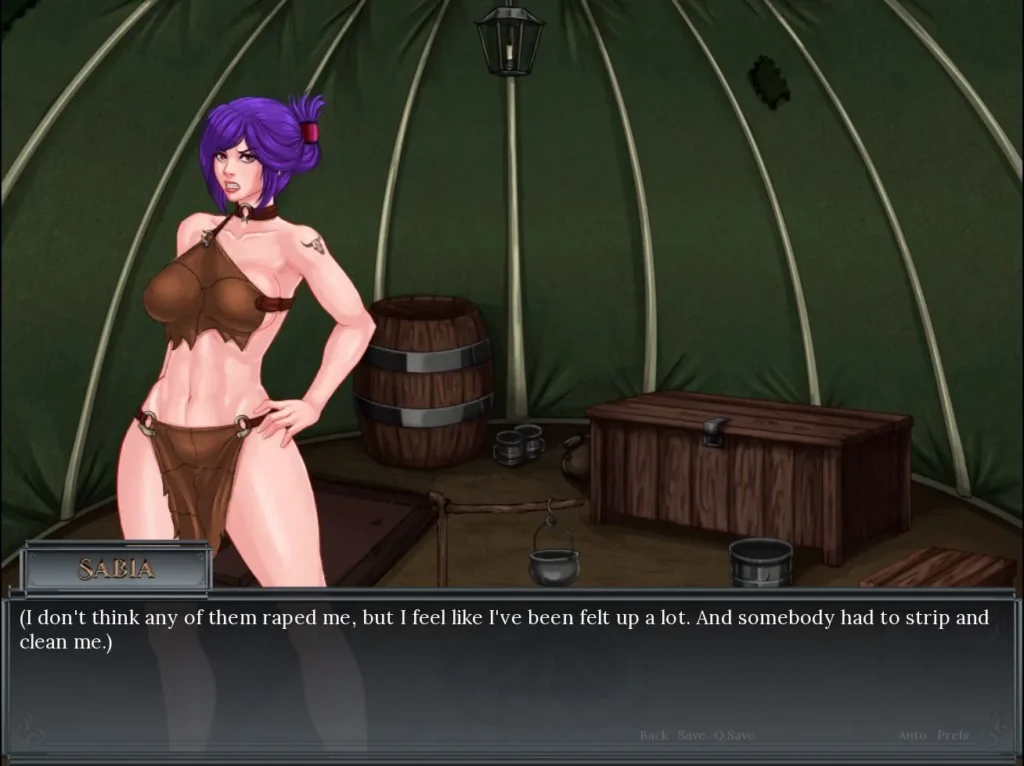The height and width of the screenshot is (766, 1024).
Task: Quick save with the Q.Save button
Action: [x=733, y=735]
